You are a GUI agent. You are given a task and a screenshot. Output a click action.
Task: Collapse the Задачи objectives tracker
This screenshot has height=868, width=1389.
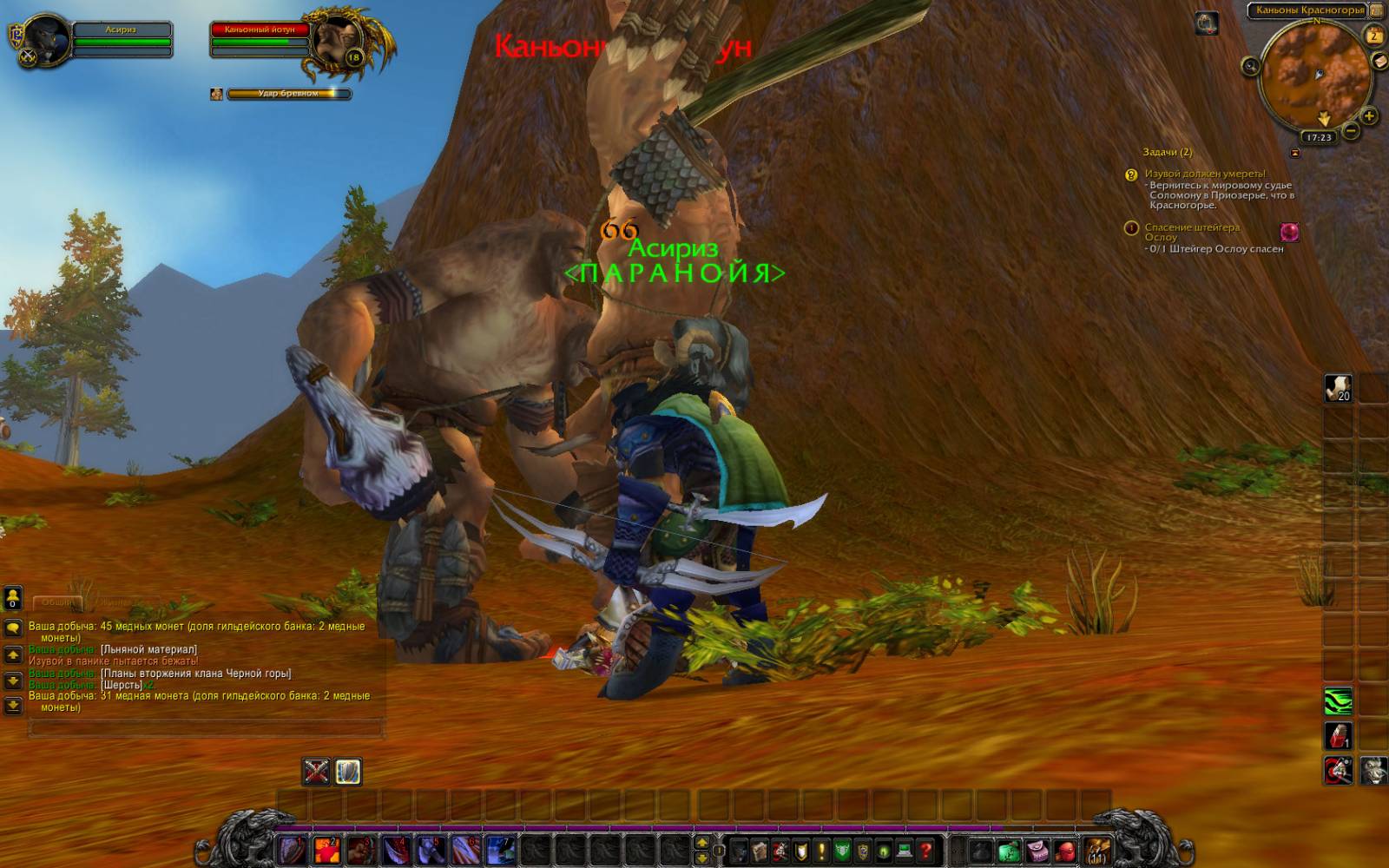coord(1295,153)
